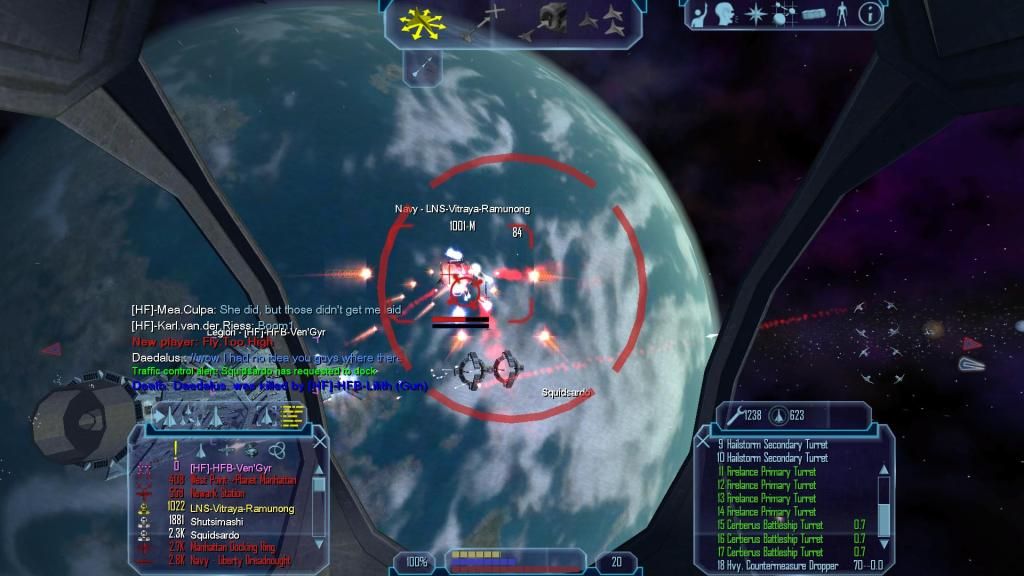Open the player status figure icon

tap(842, 16)
